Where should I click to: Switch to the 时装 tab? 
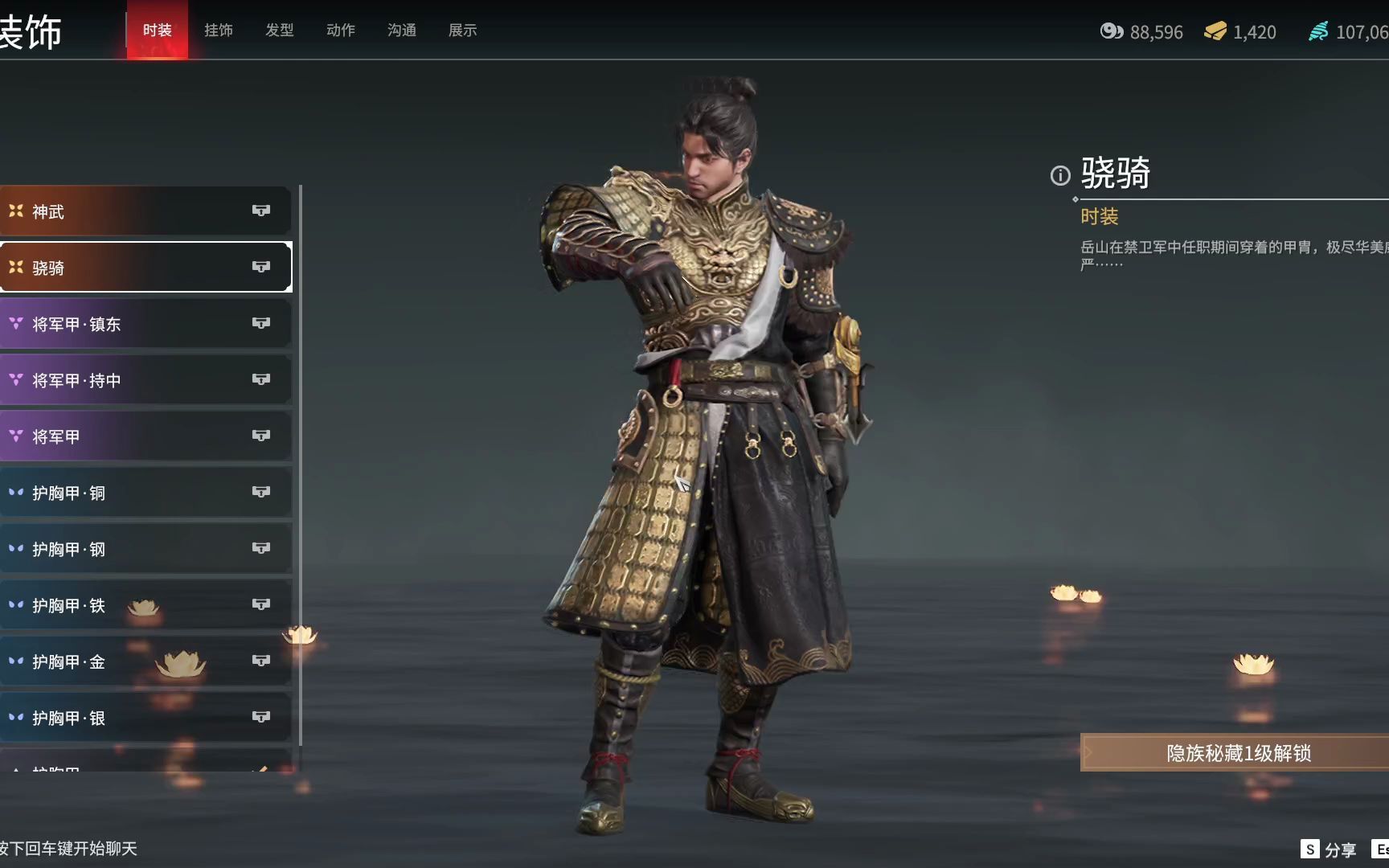coord(157,31)
